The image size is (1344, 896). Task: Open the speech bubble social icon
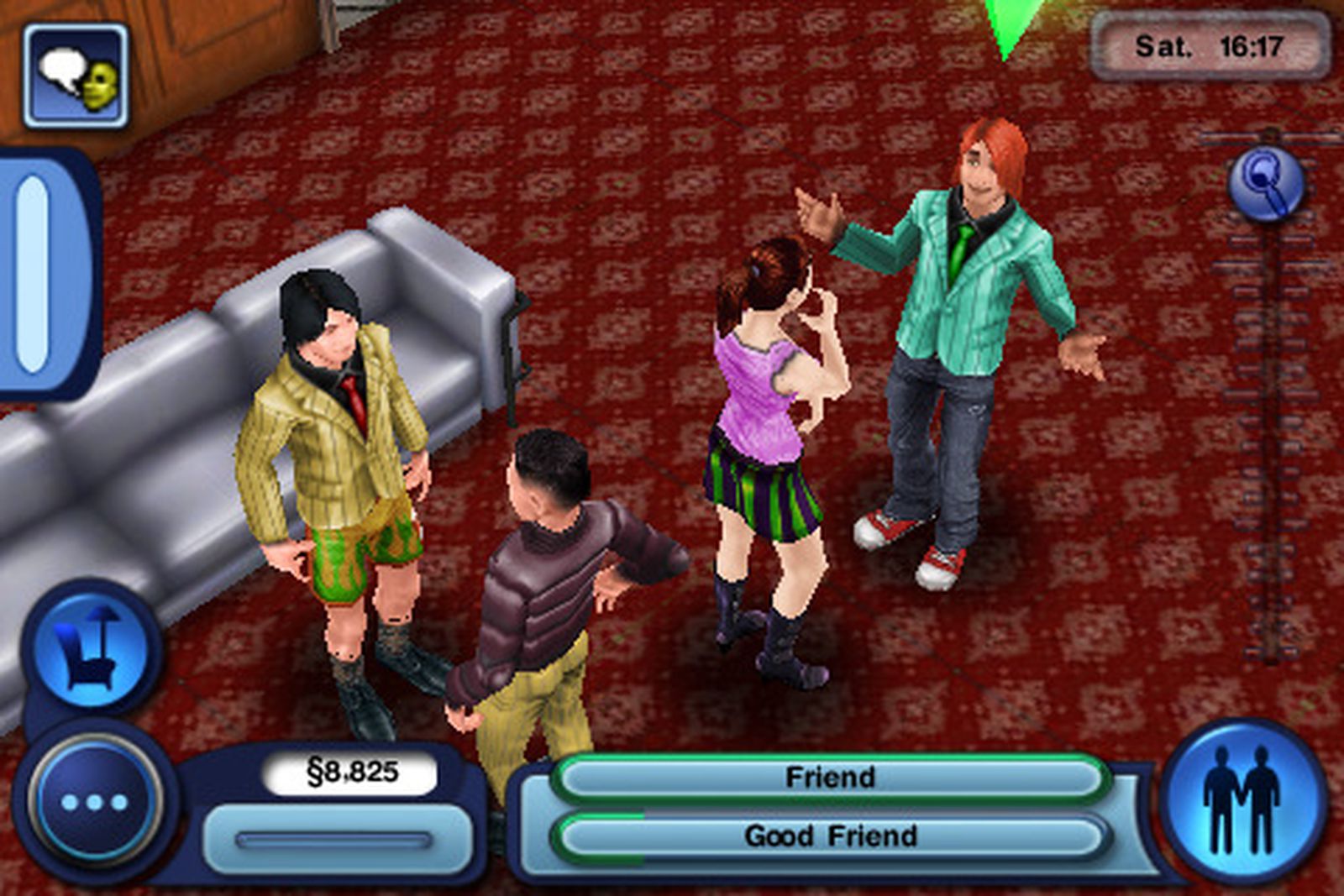[76, 76]
